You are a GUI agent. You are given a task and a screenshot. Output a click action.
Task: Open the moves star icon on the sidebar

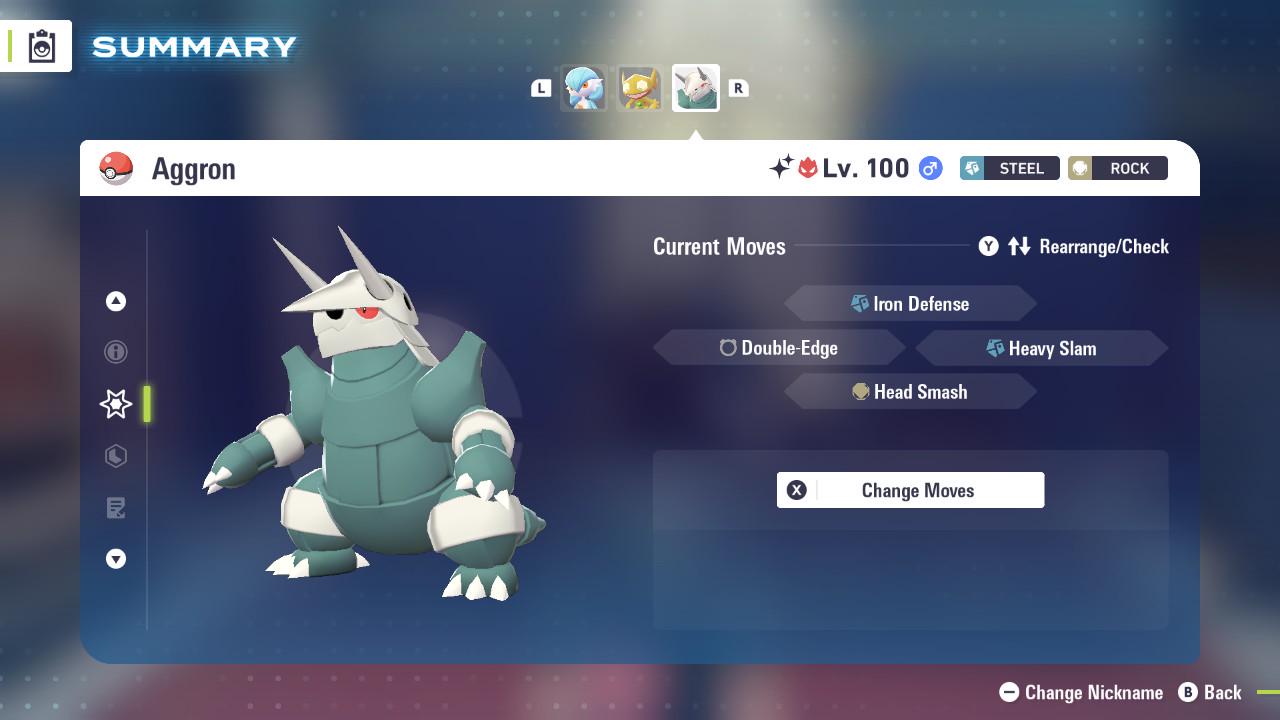click(x=114, y=403)
